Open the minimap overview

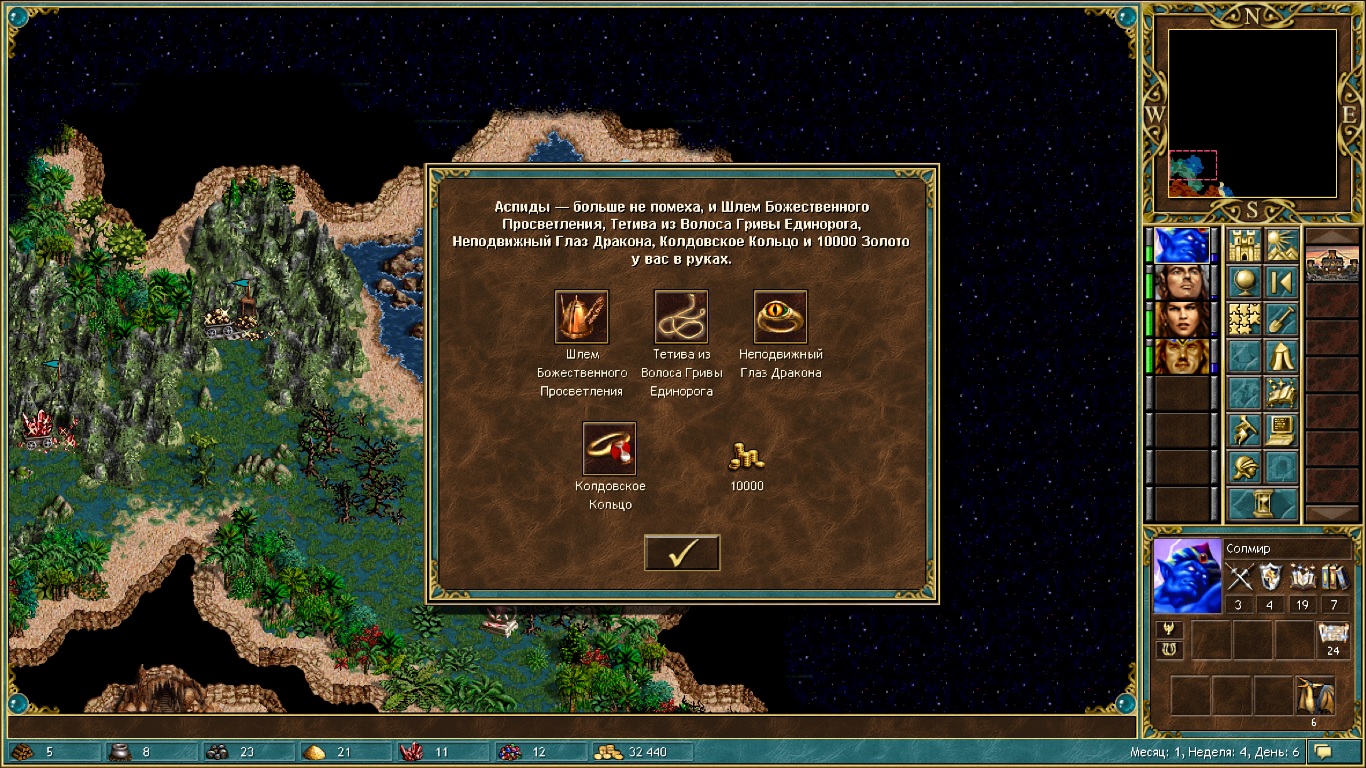coord(1252,113)
